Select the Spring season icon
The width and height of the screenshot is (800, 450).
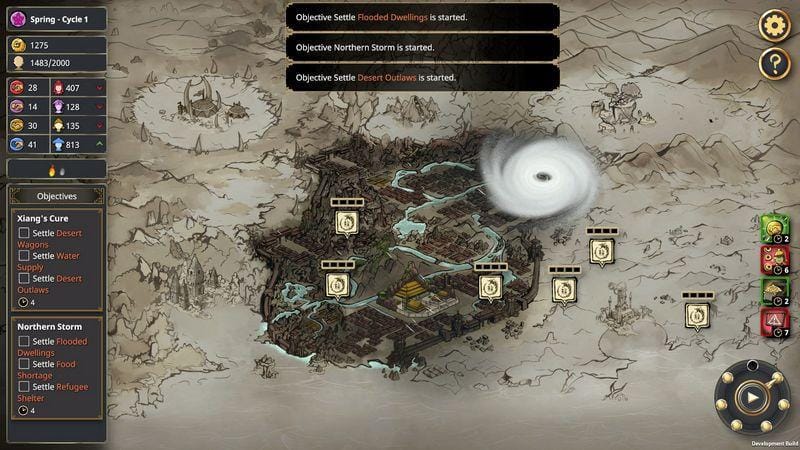[17, 18]
